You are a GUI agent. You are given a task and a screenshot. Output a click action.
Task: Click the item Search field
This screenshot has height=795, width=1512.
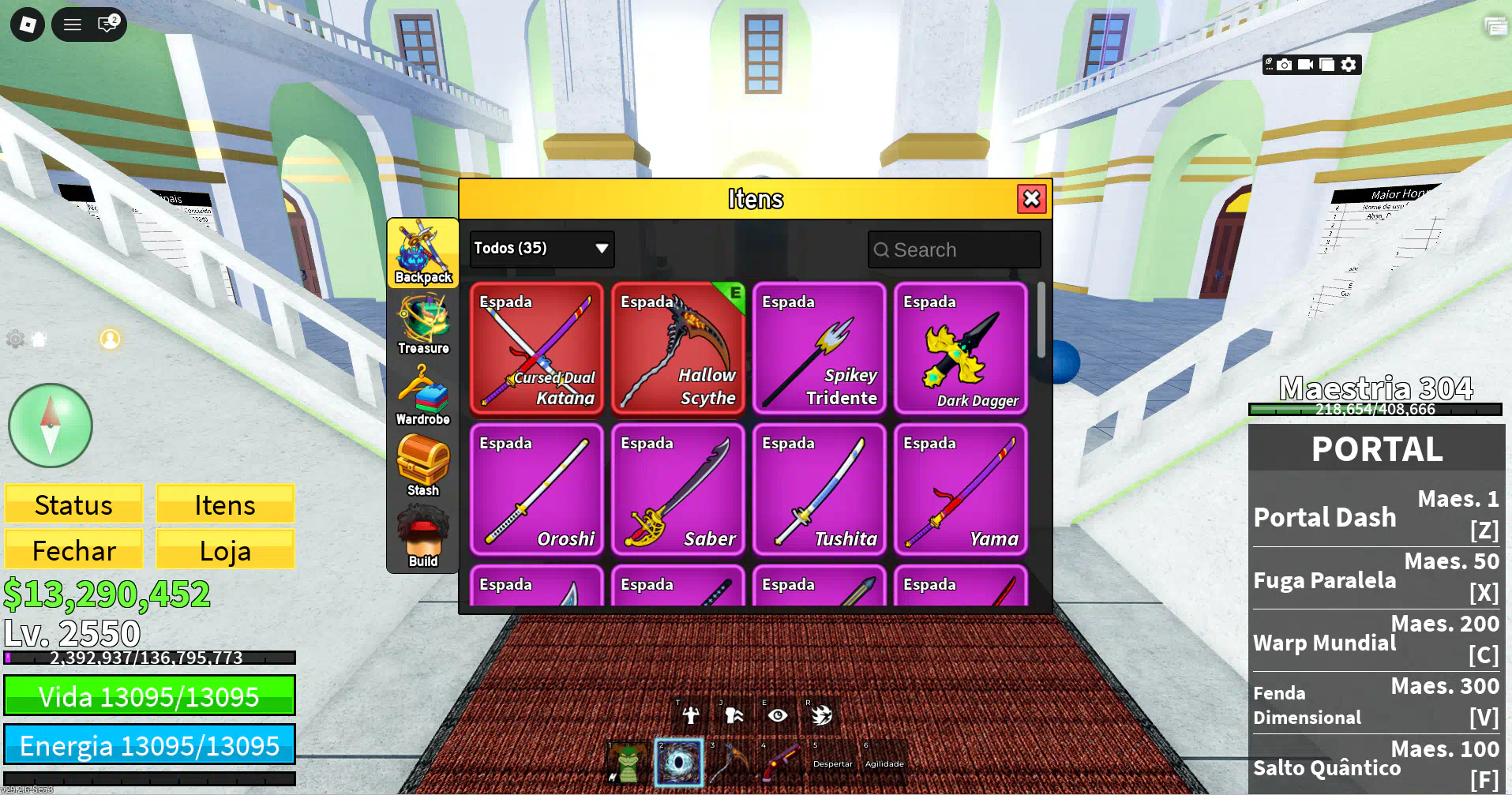click(x=954, y=250)
